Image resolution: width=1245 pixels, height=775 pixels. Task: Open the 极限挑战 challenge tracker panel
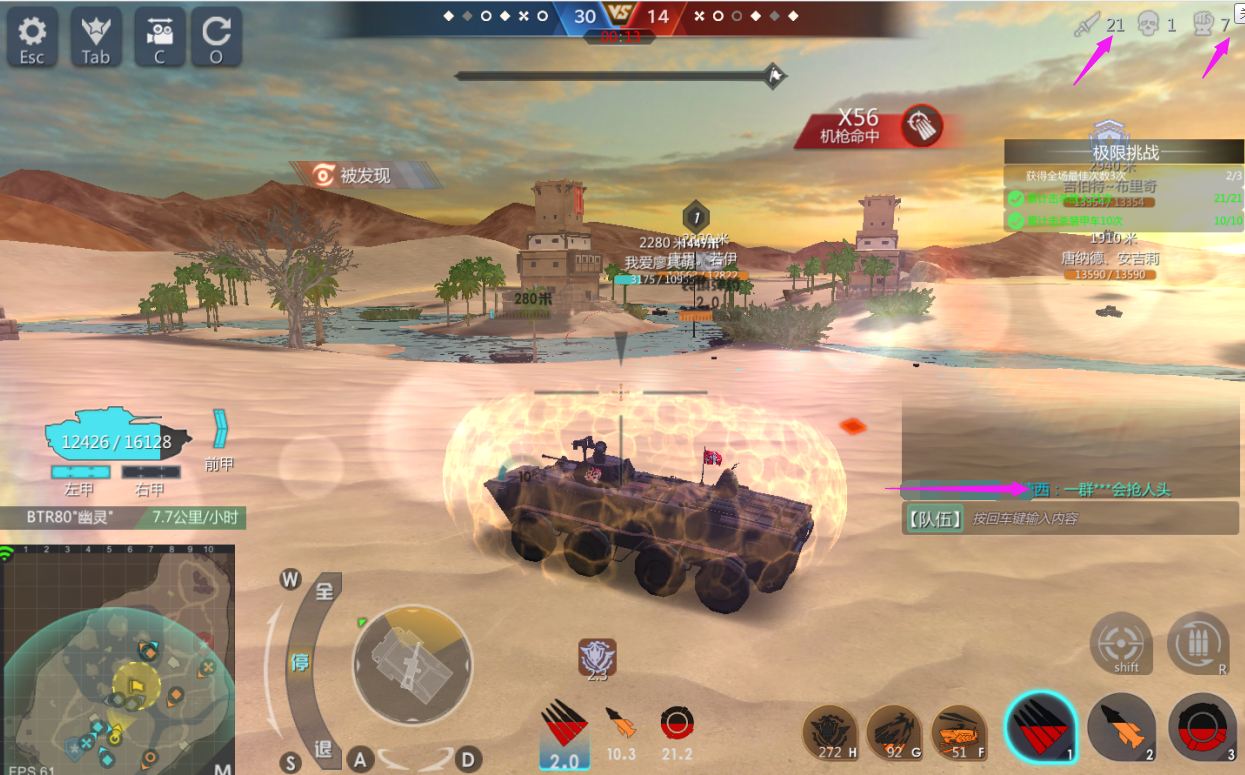click(x=1125, y=152)
